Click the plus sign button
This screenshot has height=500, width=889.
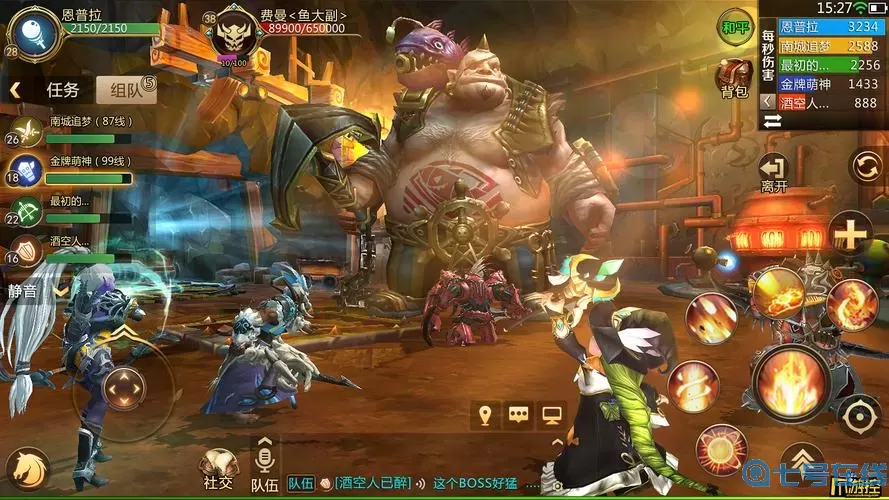(851, 236)
